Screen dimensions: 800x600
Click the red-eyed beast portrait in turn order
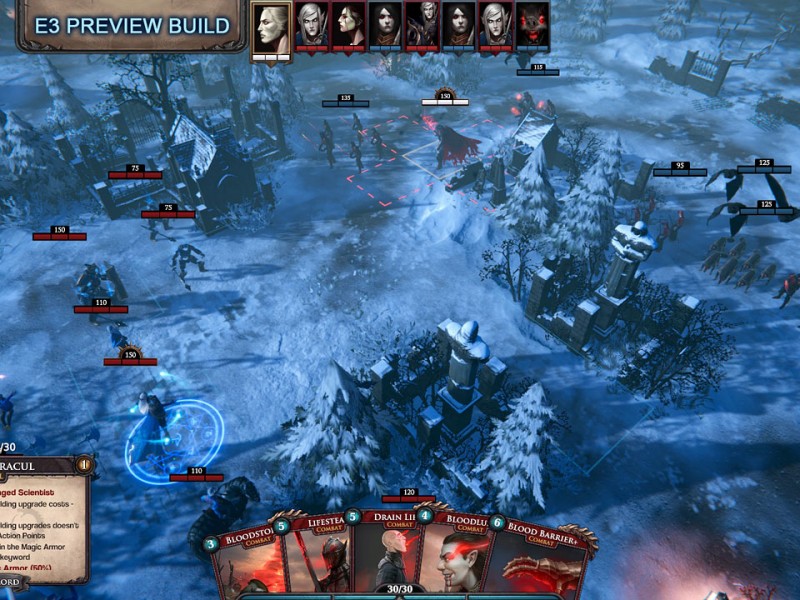[x=533, y=24]
